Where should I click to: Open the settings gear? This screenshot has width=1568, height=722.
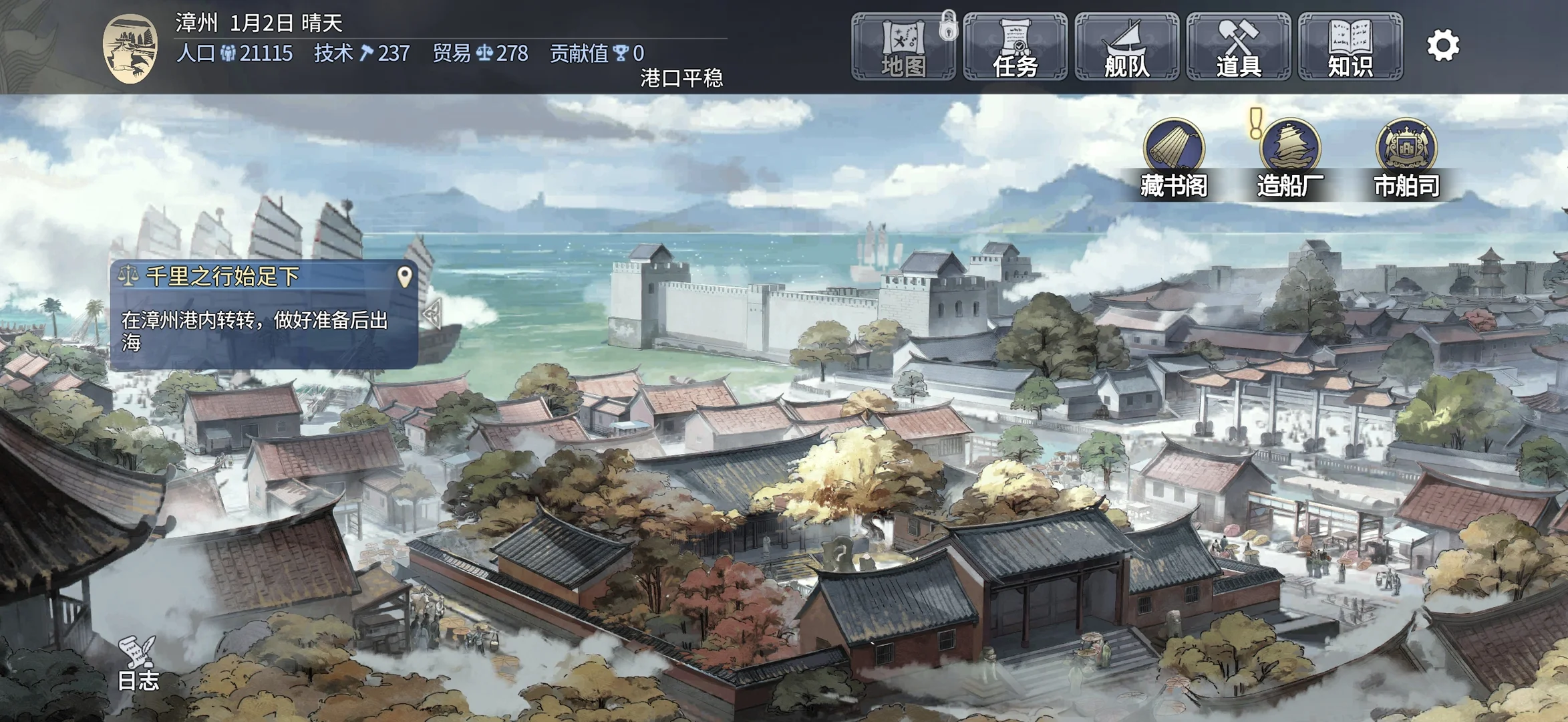pyautogui.click(x=1443, y=45)
